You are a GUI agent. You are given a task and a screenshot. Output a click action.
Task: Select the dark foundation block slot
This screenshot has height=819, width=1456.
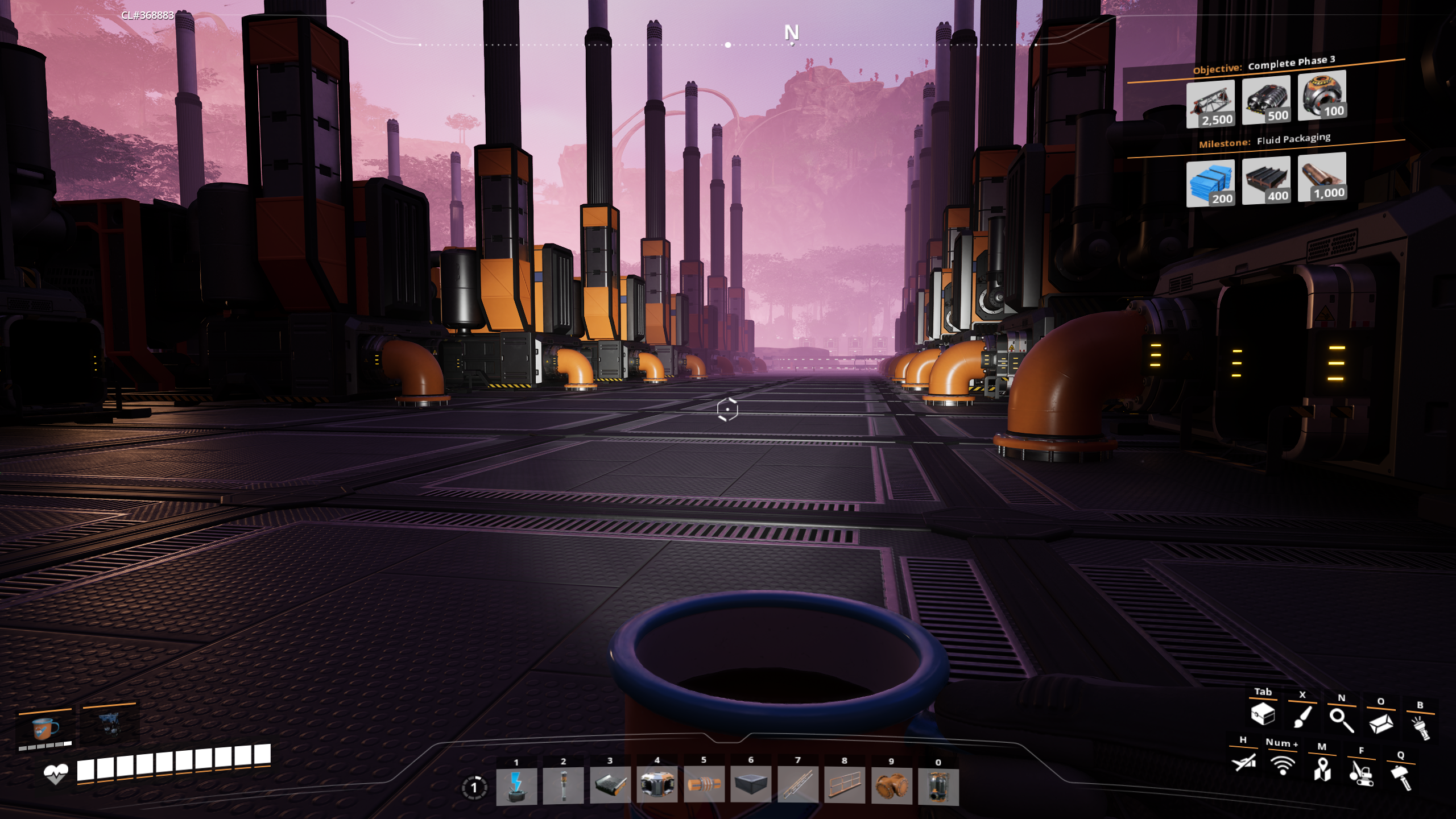(751, 786)
